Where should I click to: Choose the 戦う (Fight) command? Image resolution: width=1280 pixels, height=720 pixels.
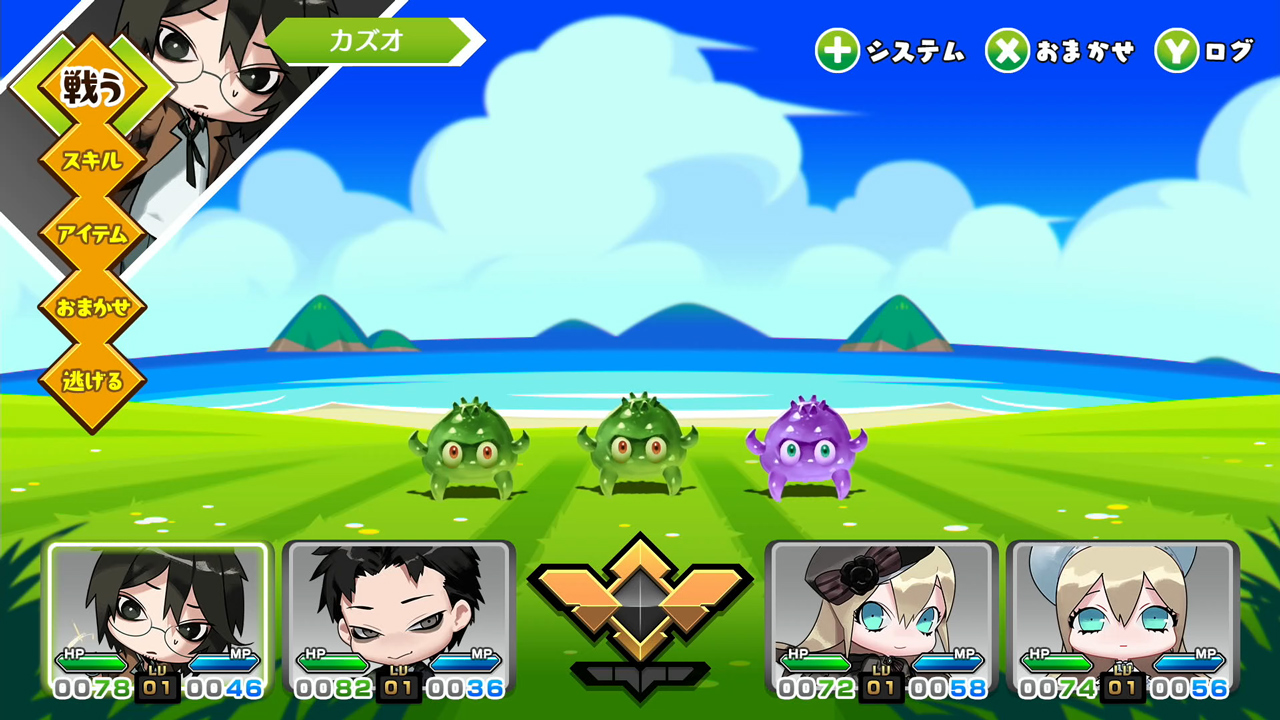[x=92, y=88]
